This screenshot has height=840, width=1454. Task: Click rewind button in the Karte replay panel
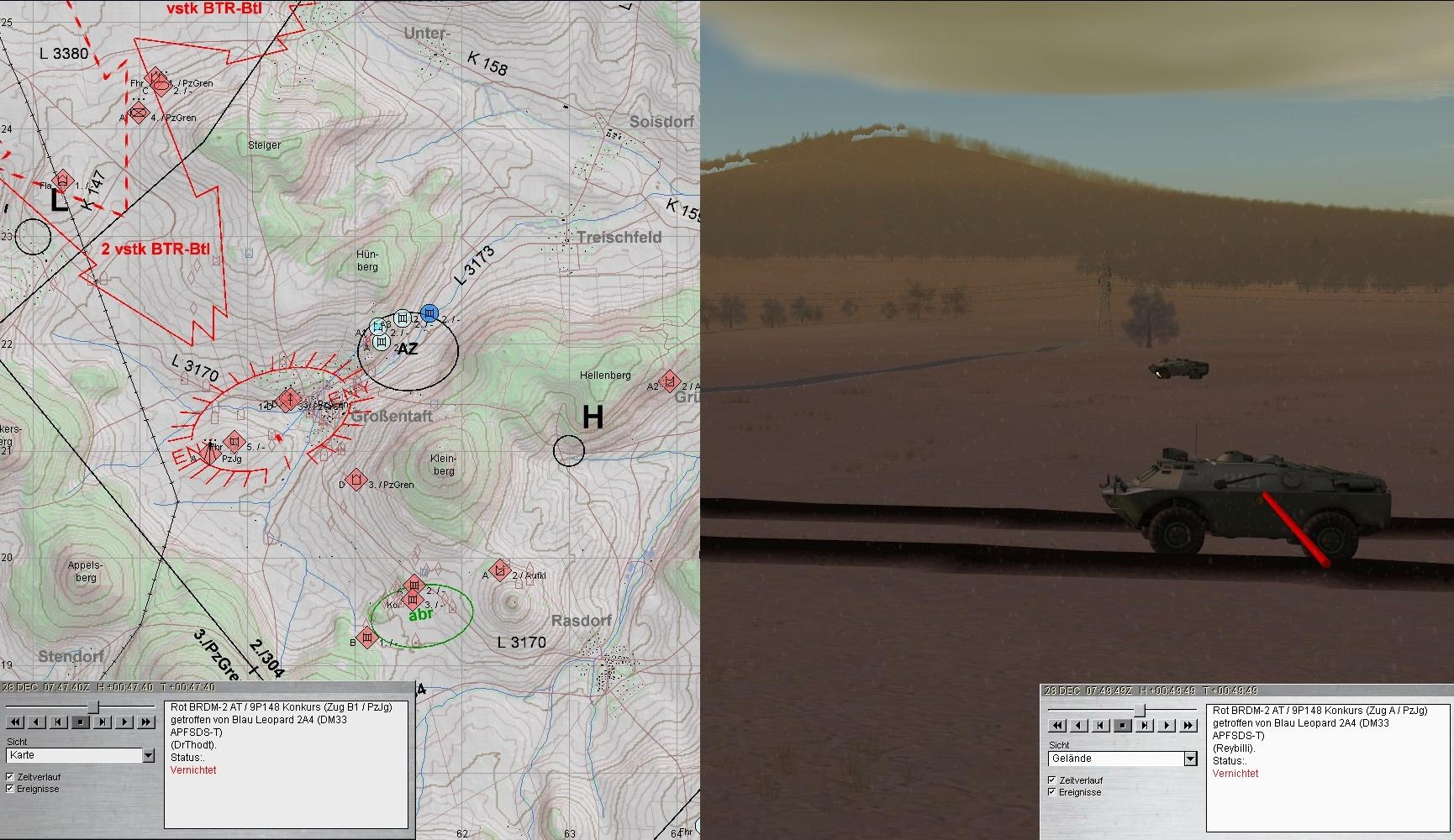point(15,722)
